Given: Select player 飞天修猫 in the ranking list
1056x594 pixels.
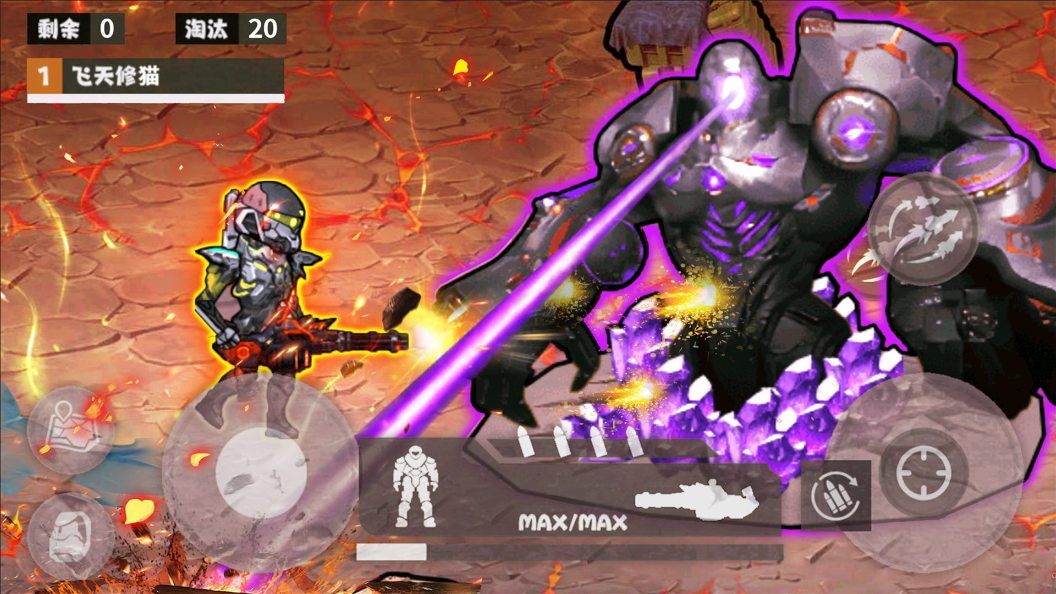Looking at the screenshot, I should pos(156,76).
